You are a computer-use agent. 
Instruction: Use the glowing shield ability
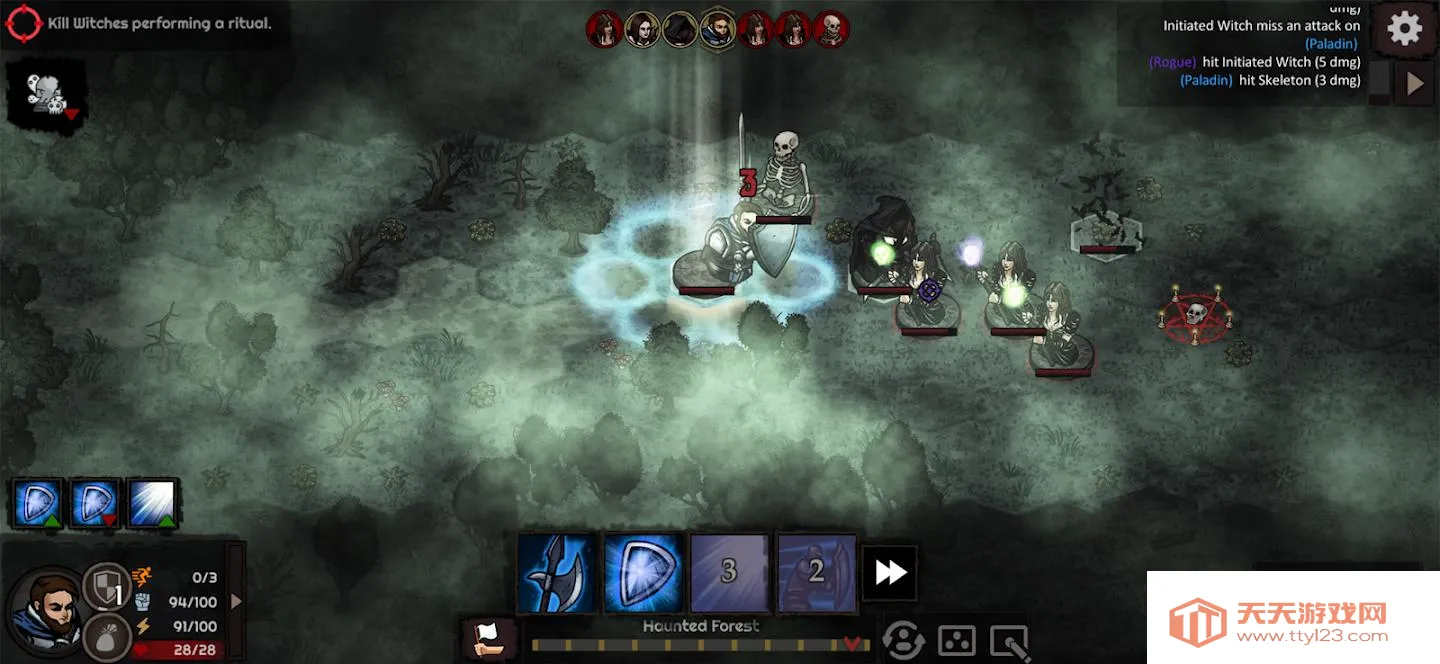click(643, 573)
